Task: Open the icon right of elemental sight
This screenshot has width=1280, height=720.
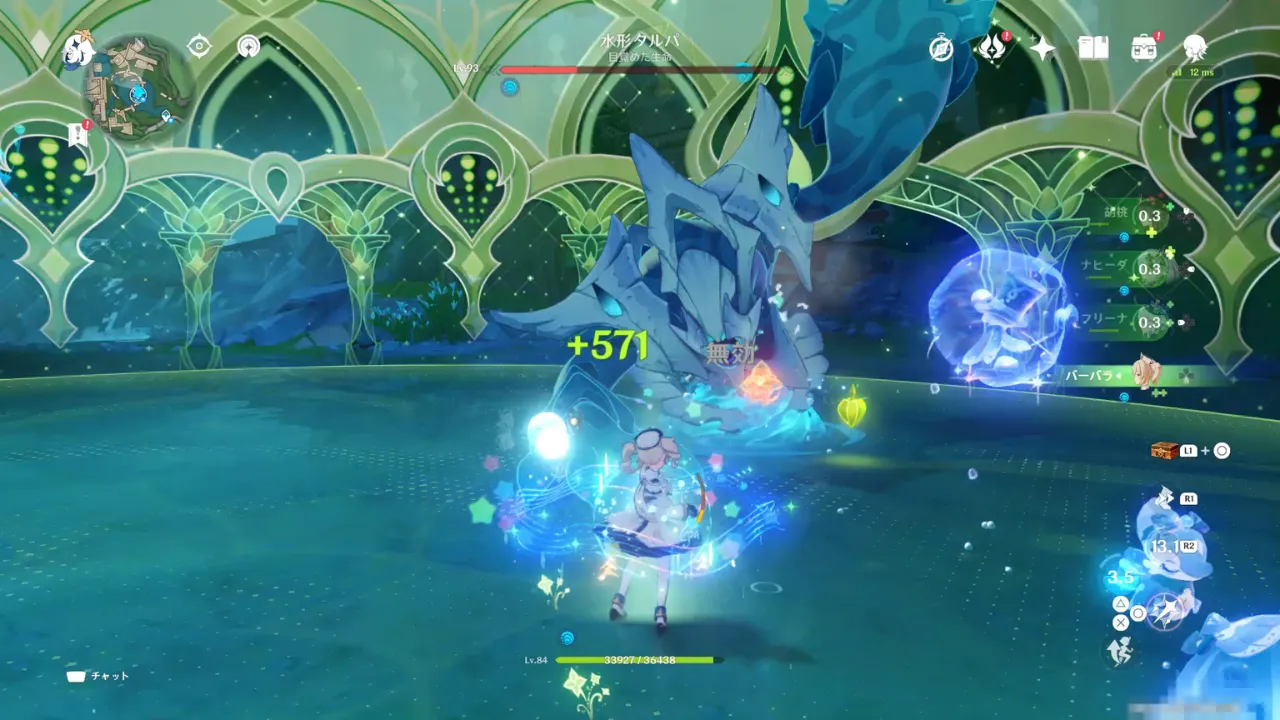Action: (249, 47)
